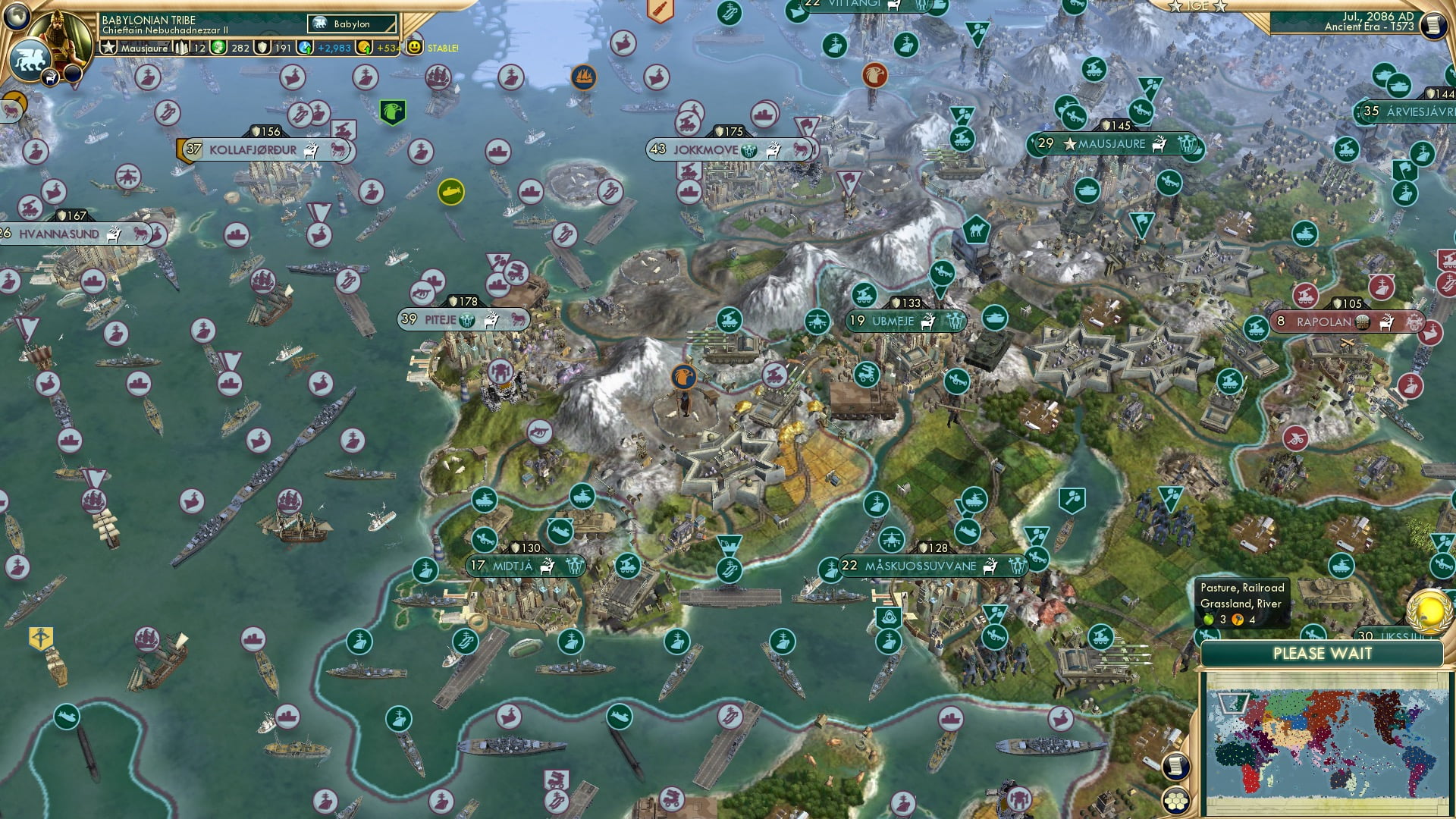The width and height of the screenshot is (1456, 819).
Task: Select the Piteje city banner
Action: pyautogui.click(x=440, y=320)
